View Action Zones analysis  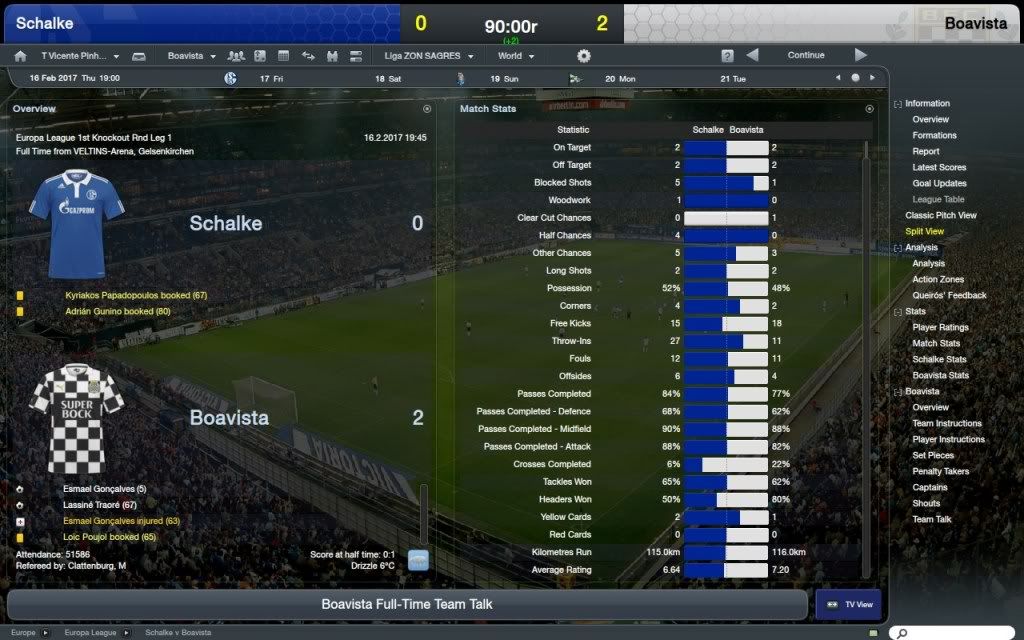tap(938, 279)
